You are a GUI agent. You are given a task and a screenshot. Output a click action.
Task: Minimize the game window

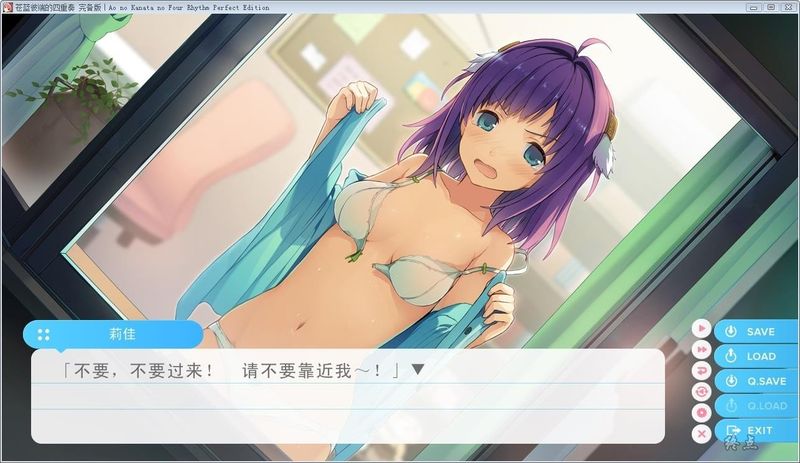(755, 6)
